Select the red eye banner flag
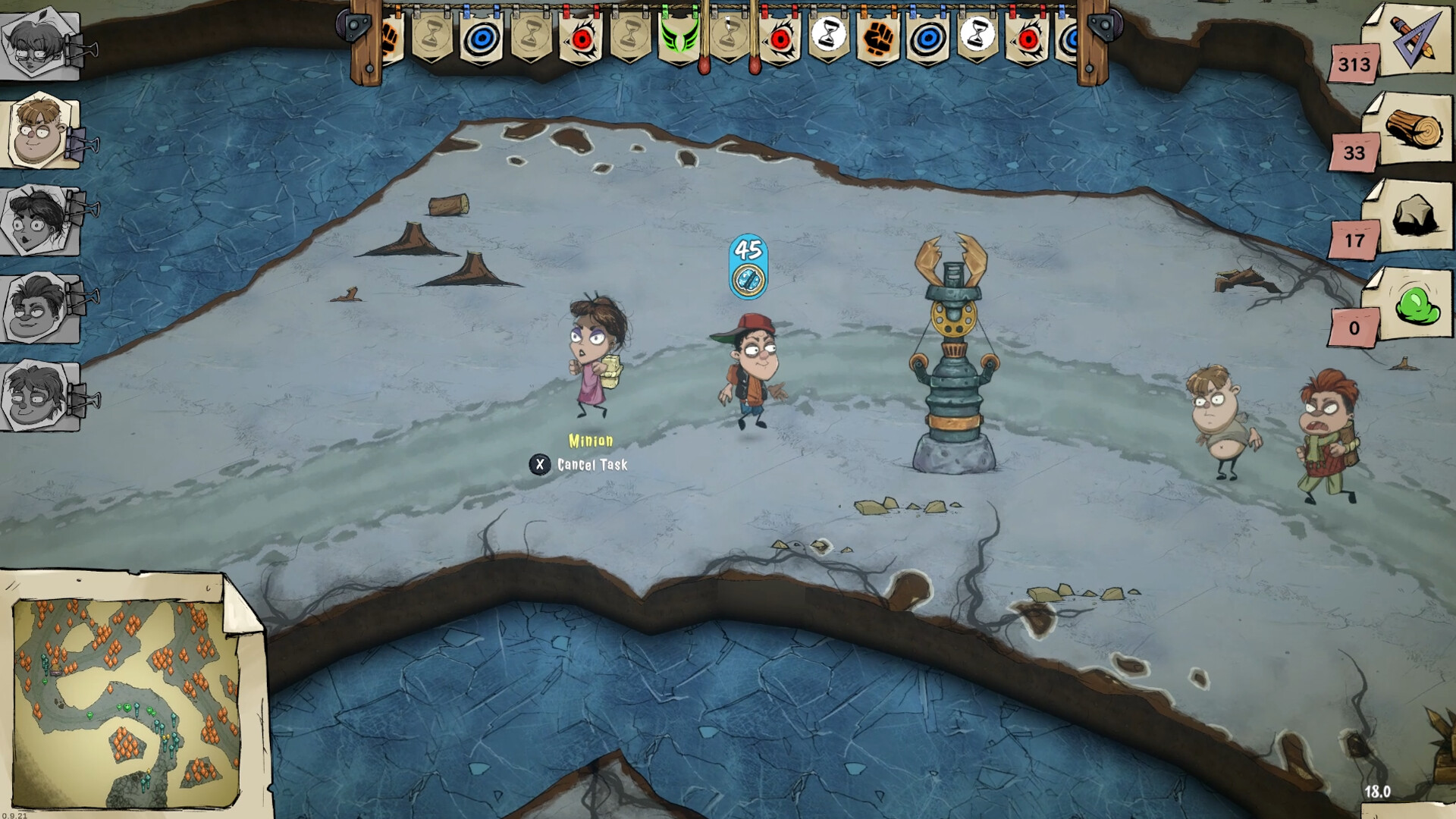The image size is (1456, 819). [x=580, y=38]
